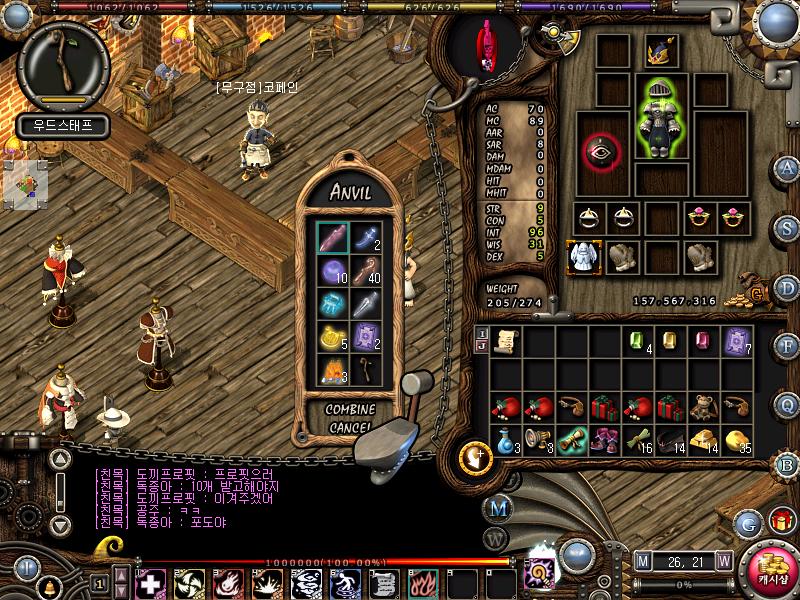Image resolution: width=800 pixels, height=600 pixels.
Task: Use the red flame skill on hotbar
Action: [x=418, y=583]
